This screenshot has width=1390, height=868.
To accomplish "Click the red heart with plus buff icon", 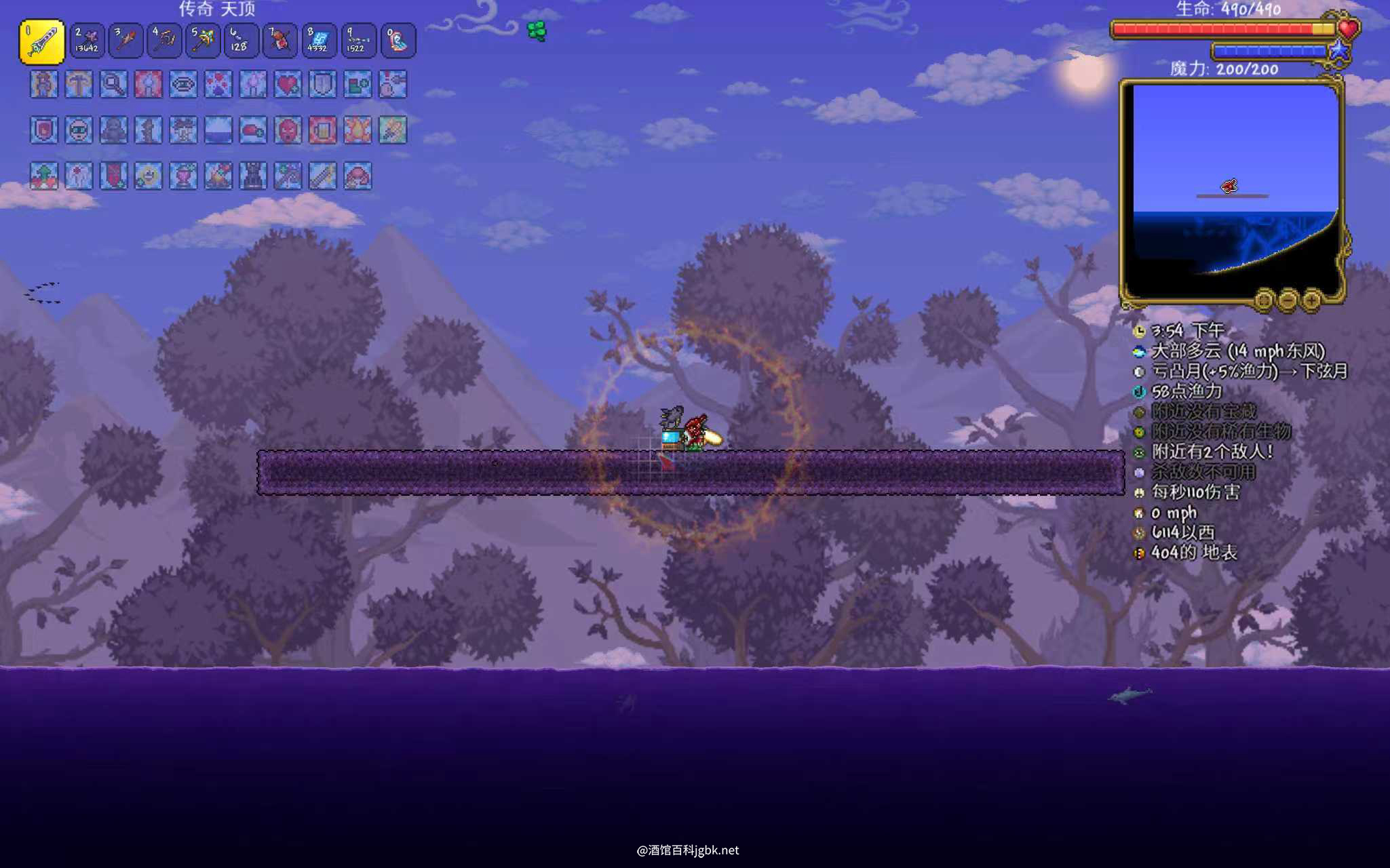I will [x=288, y=85].
